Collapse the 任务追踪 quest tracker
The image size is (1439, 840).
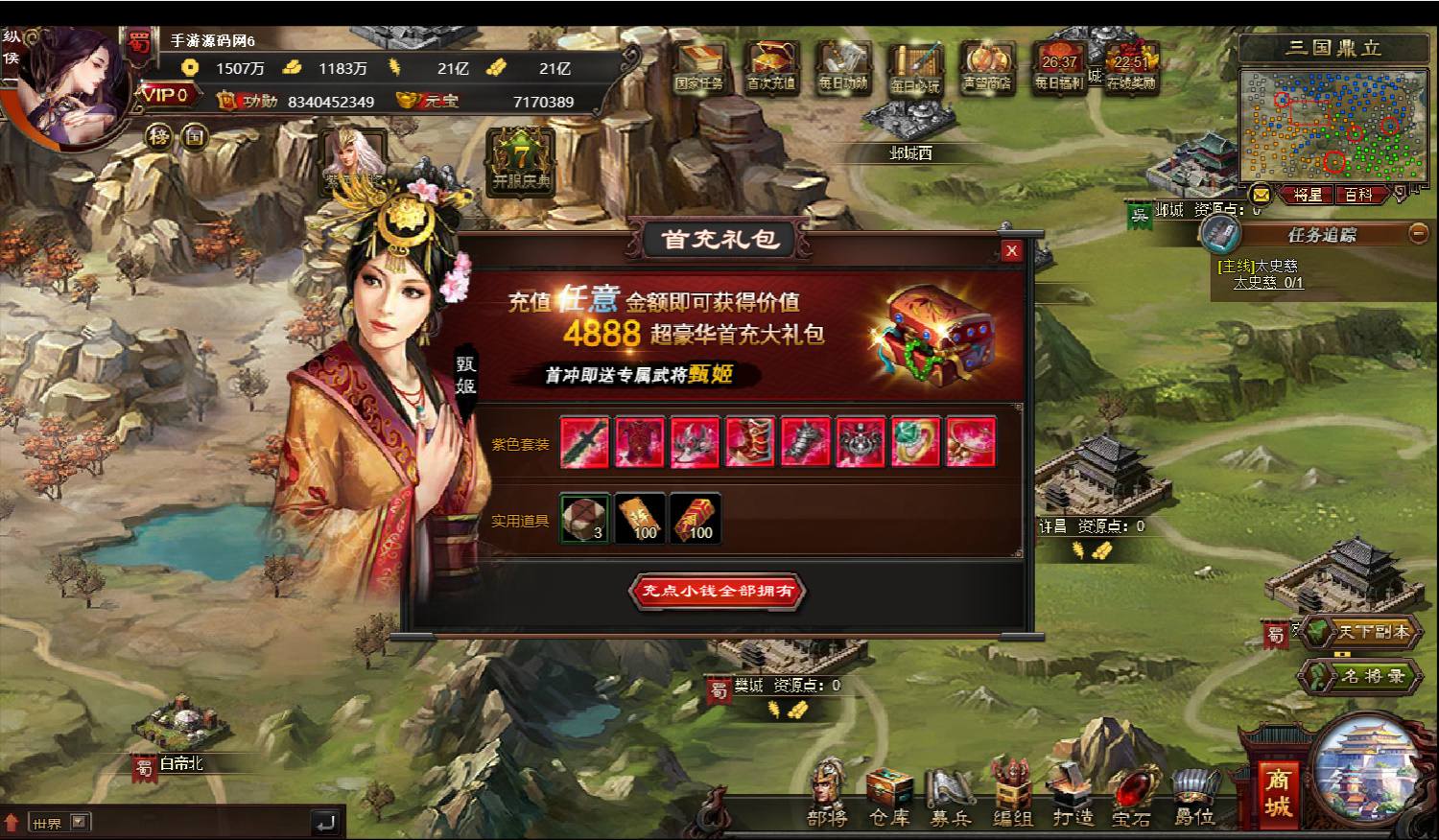tap(1418, 233)
